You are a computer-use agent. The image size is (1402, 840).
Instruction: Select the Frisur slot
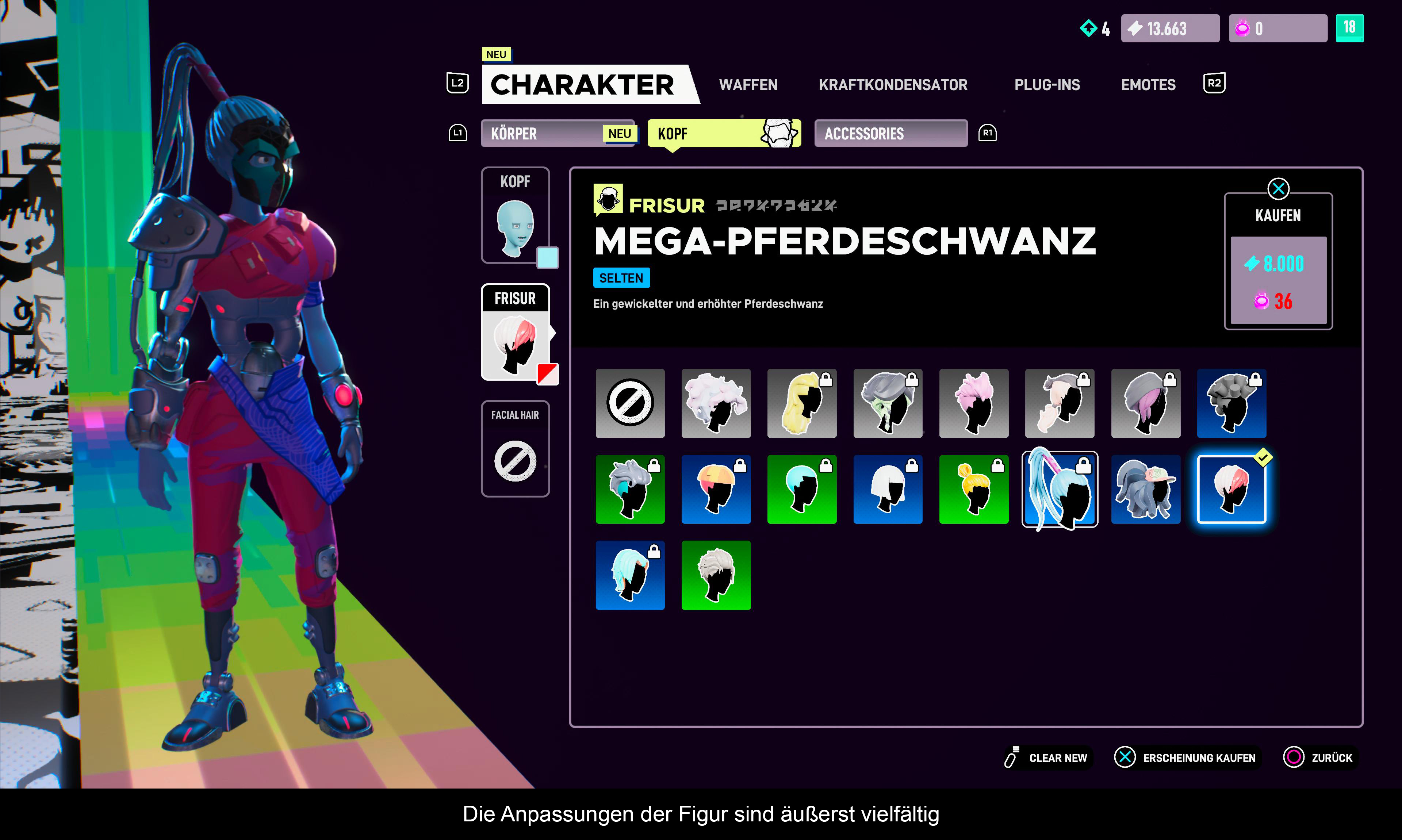[515, 333]
